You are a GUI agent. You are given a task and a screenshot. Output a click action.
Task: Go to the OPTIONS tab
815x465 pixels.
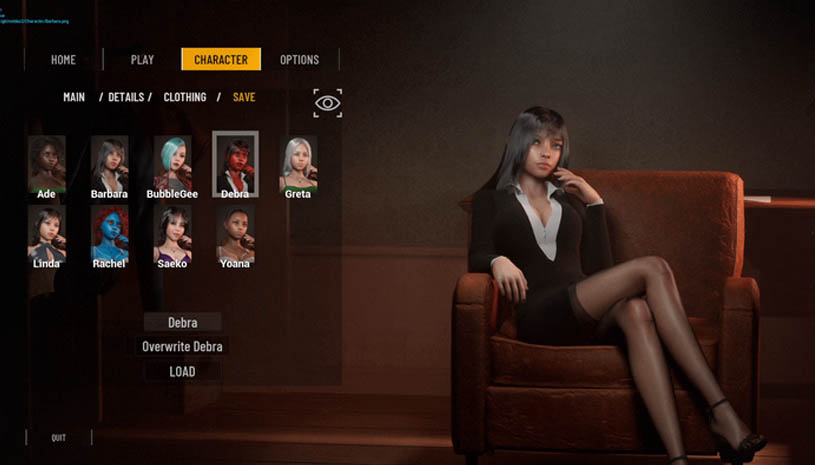click(x=299, y=60)
